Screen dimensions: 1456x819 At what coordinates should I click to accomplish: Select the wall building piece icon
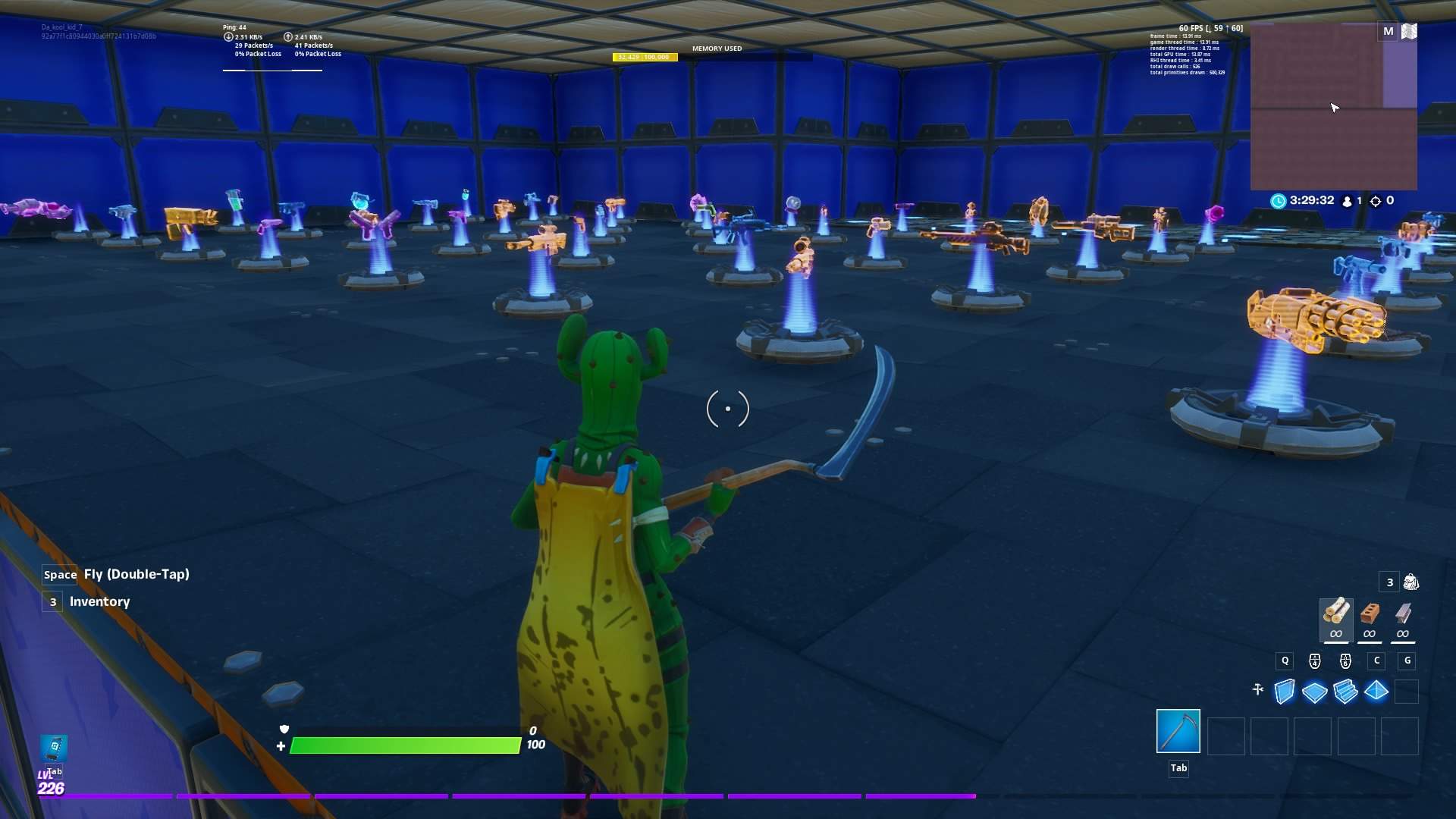[x=1285, y=691]
